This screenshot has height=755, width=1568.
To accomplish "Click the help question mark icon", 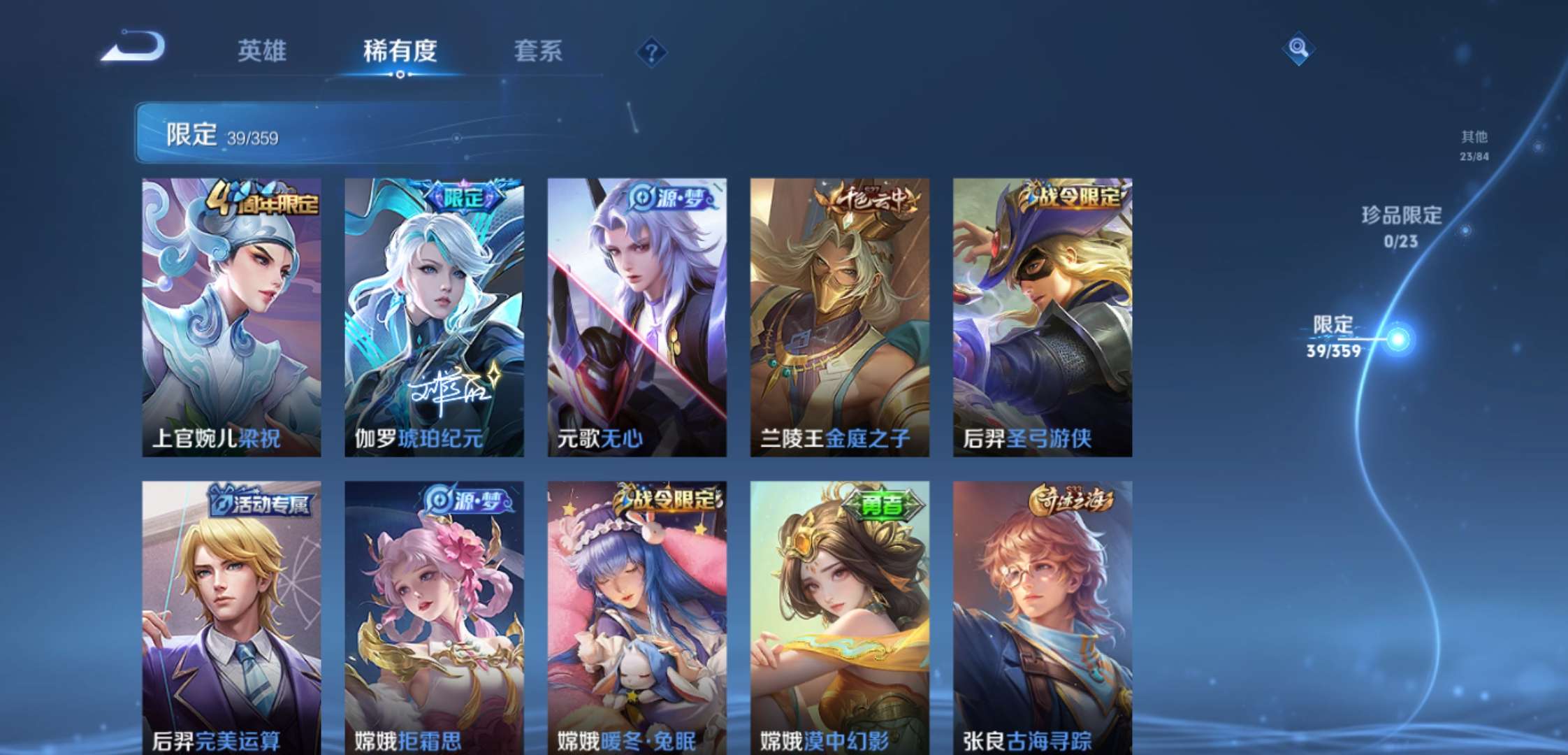I will (x=650, y=52).
